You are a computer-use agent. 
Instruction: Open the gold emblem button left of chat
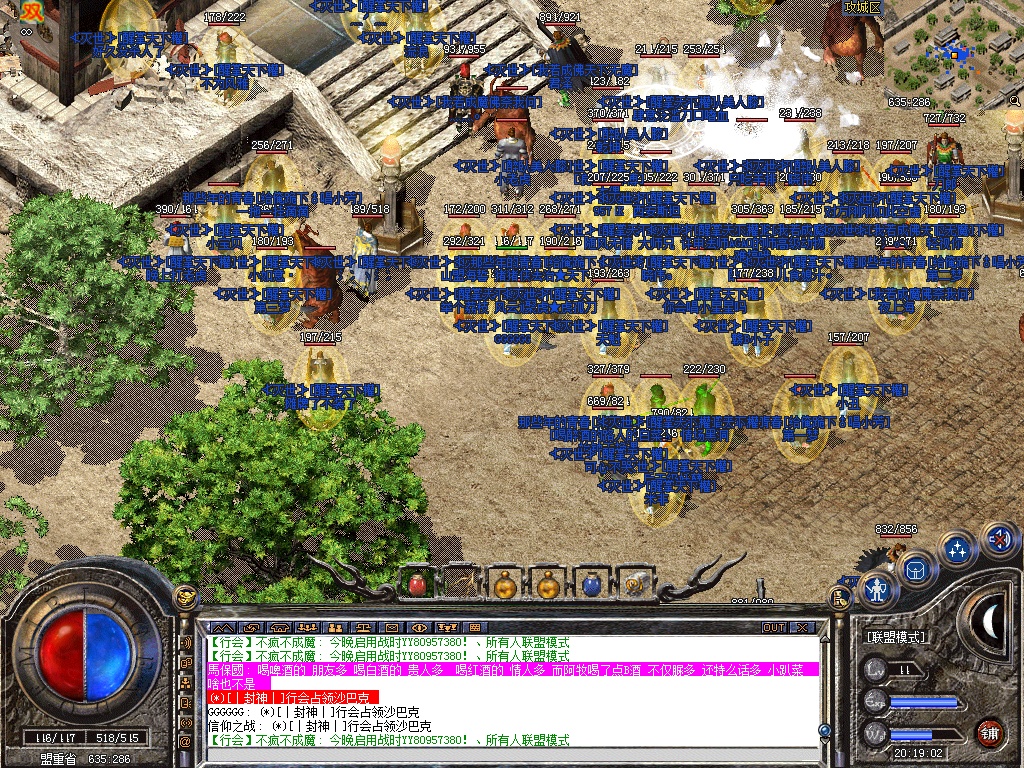click(185, 598)
